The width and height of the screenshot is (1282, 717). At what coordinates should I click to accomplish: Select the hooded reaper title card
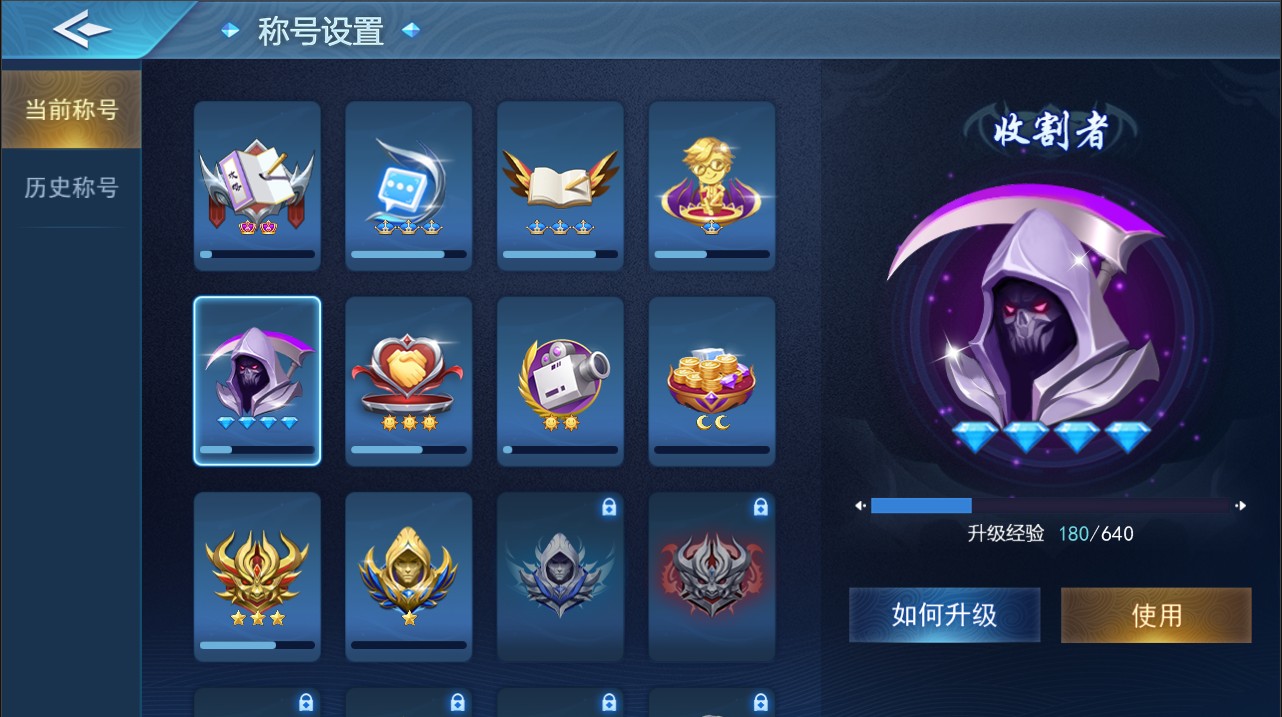pos(257,381)
